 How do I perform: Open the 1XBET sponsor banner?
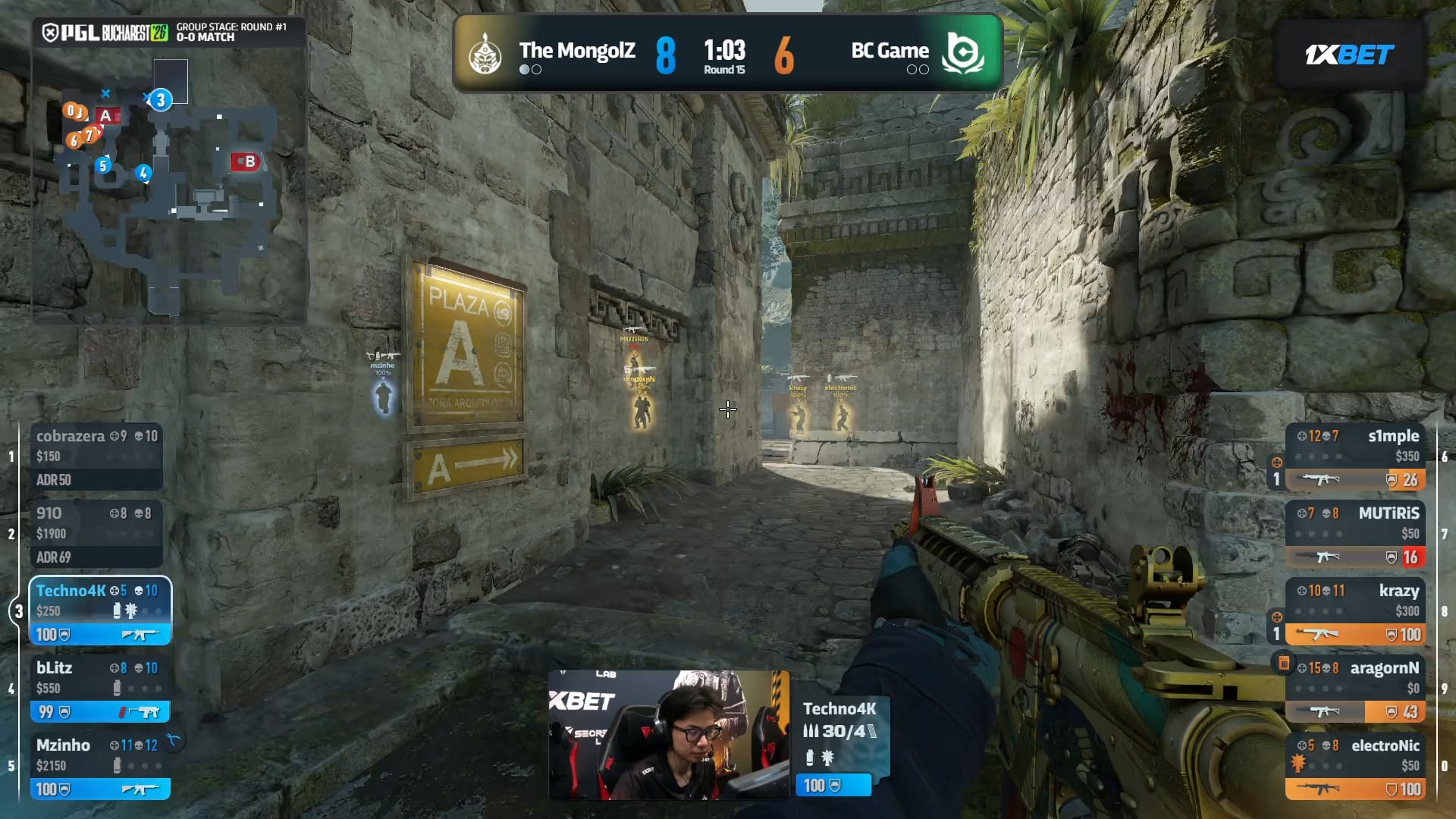coord(1349,55)
